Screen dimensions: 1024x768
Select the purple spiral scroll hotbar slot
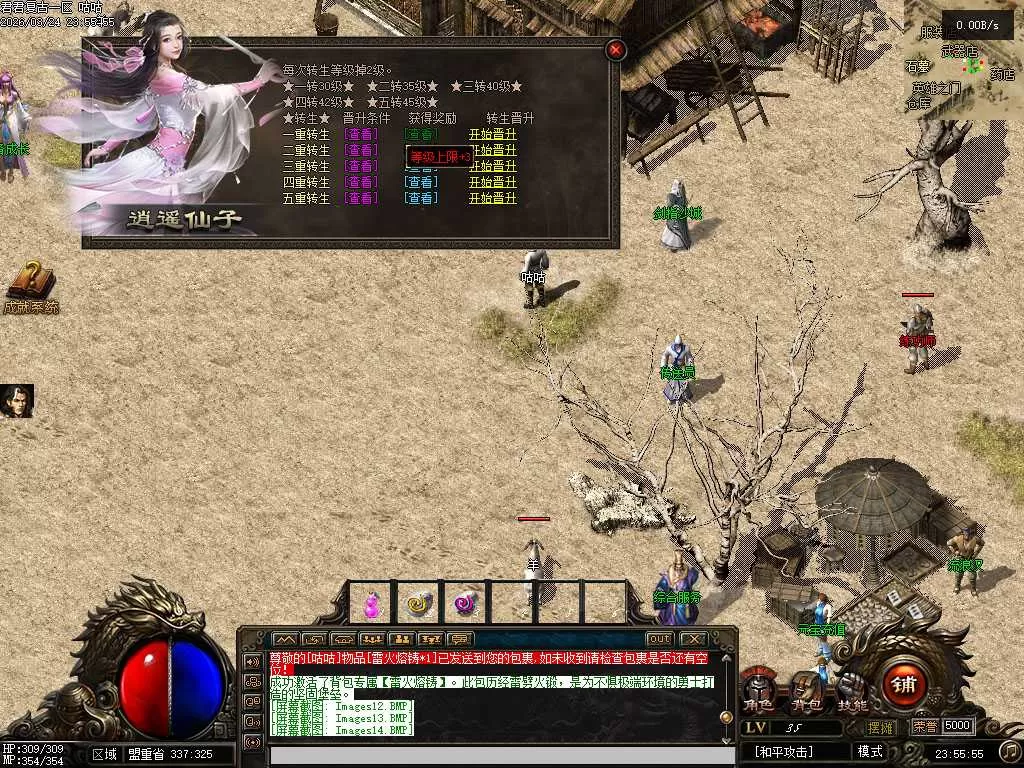(x=465, y=603)
